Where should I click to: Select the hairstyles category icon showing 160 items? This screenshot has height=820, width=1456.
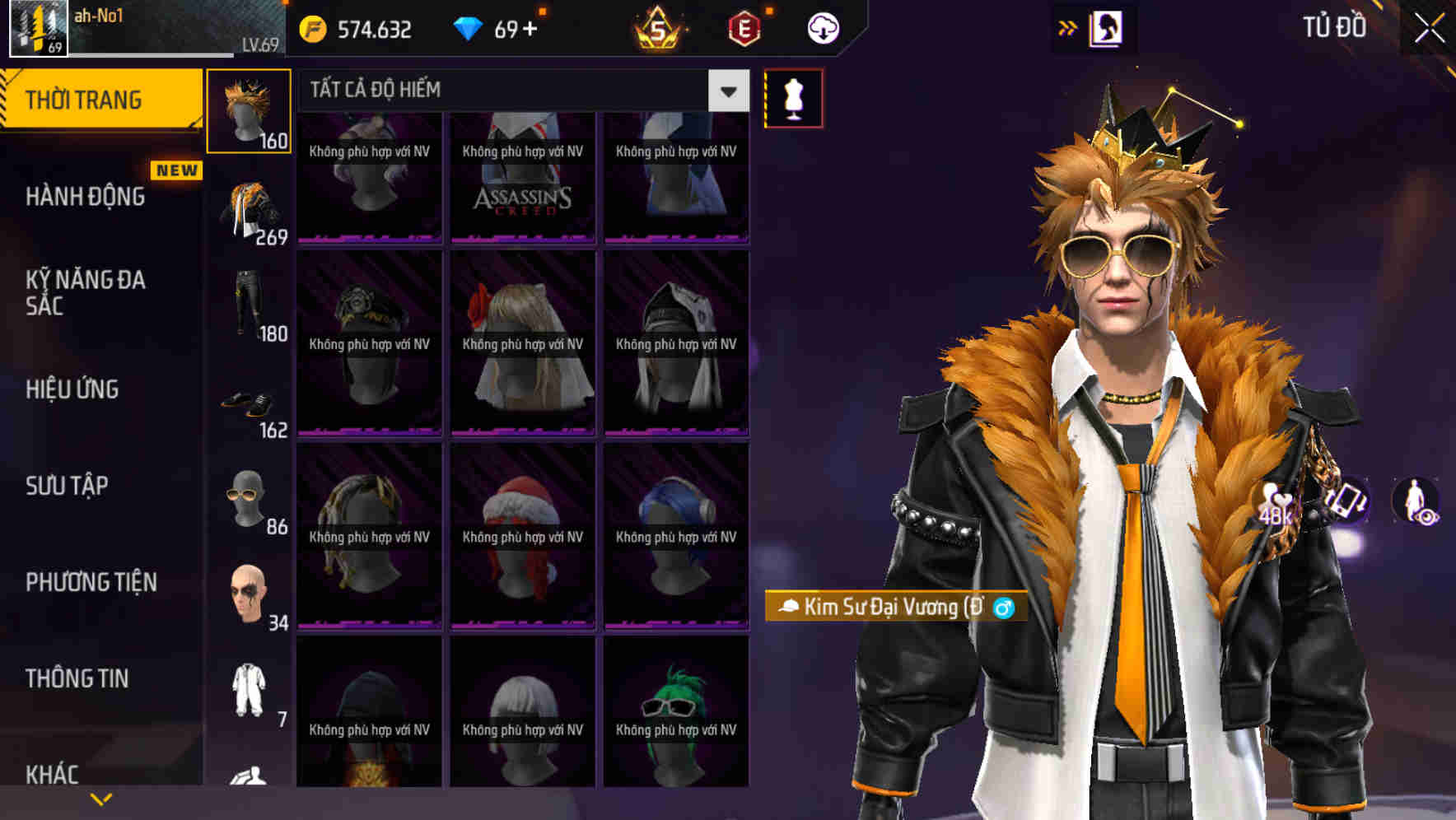click(250, 111)
